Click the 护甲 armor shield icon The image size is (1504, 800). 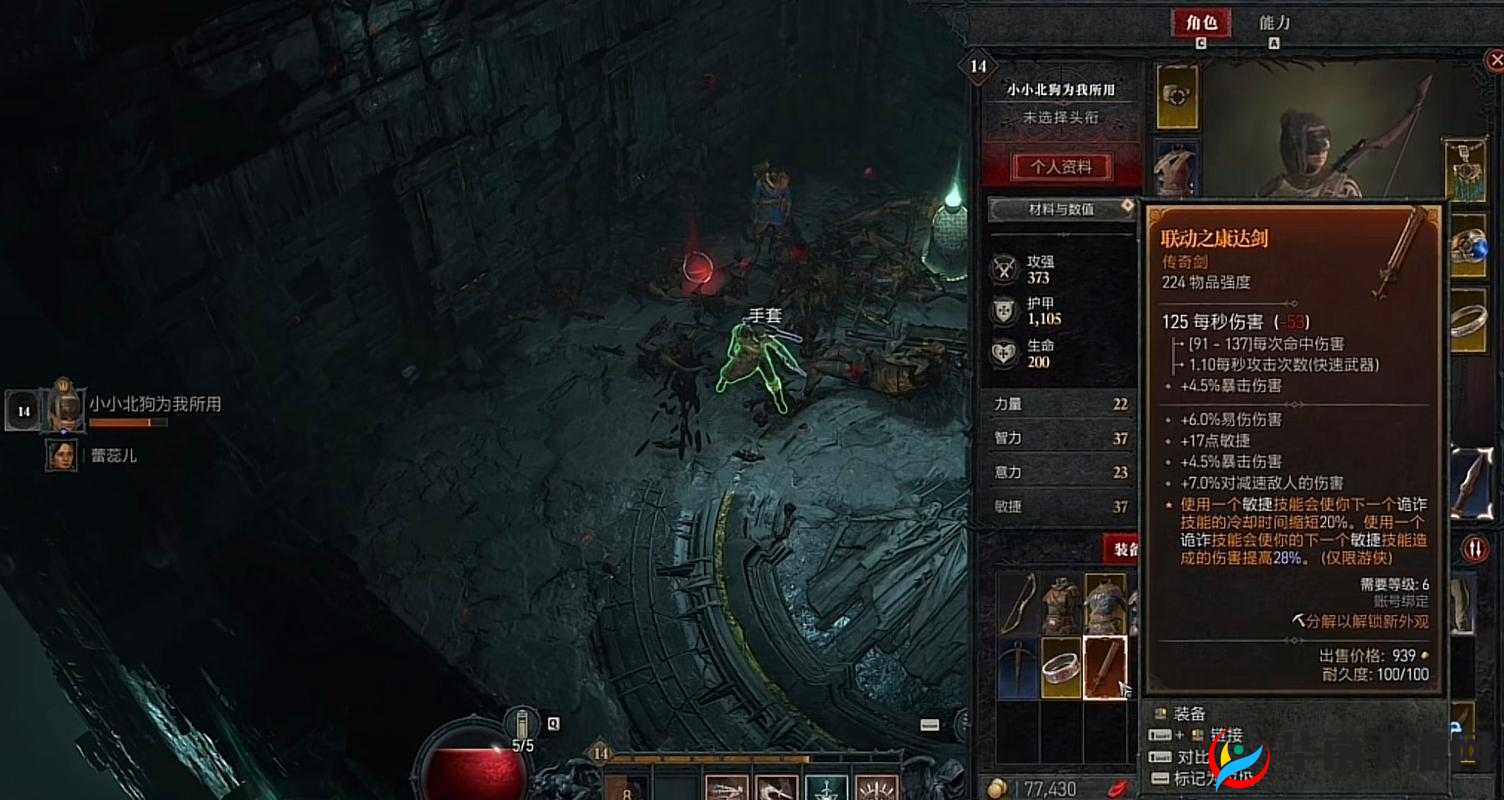1003,312
